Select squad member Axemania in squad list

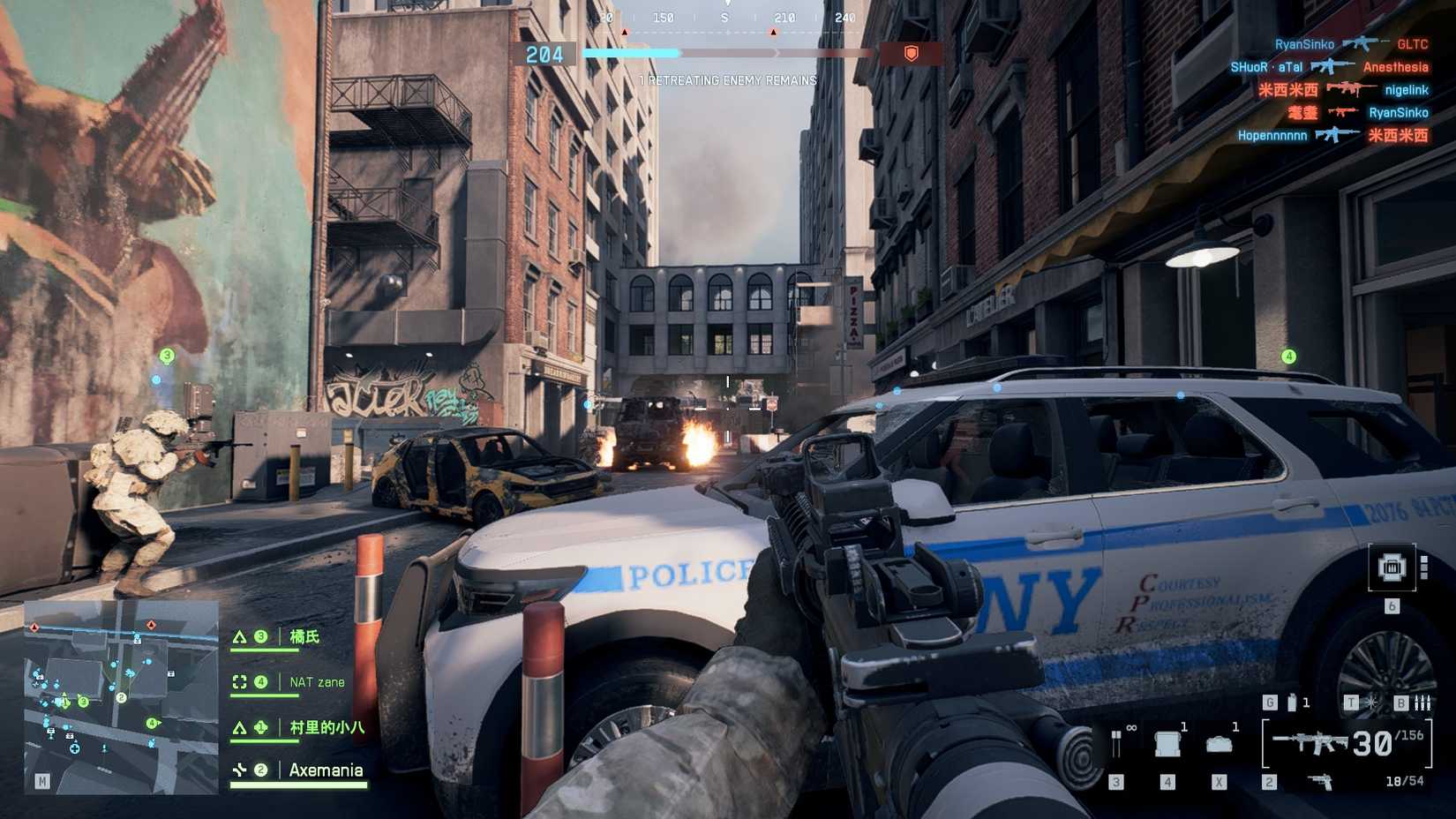pyautogui.click(x=326, y=770)
